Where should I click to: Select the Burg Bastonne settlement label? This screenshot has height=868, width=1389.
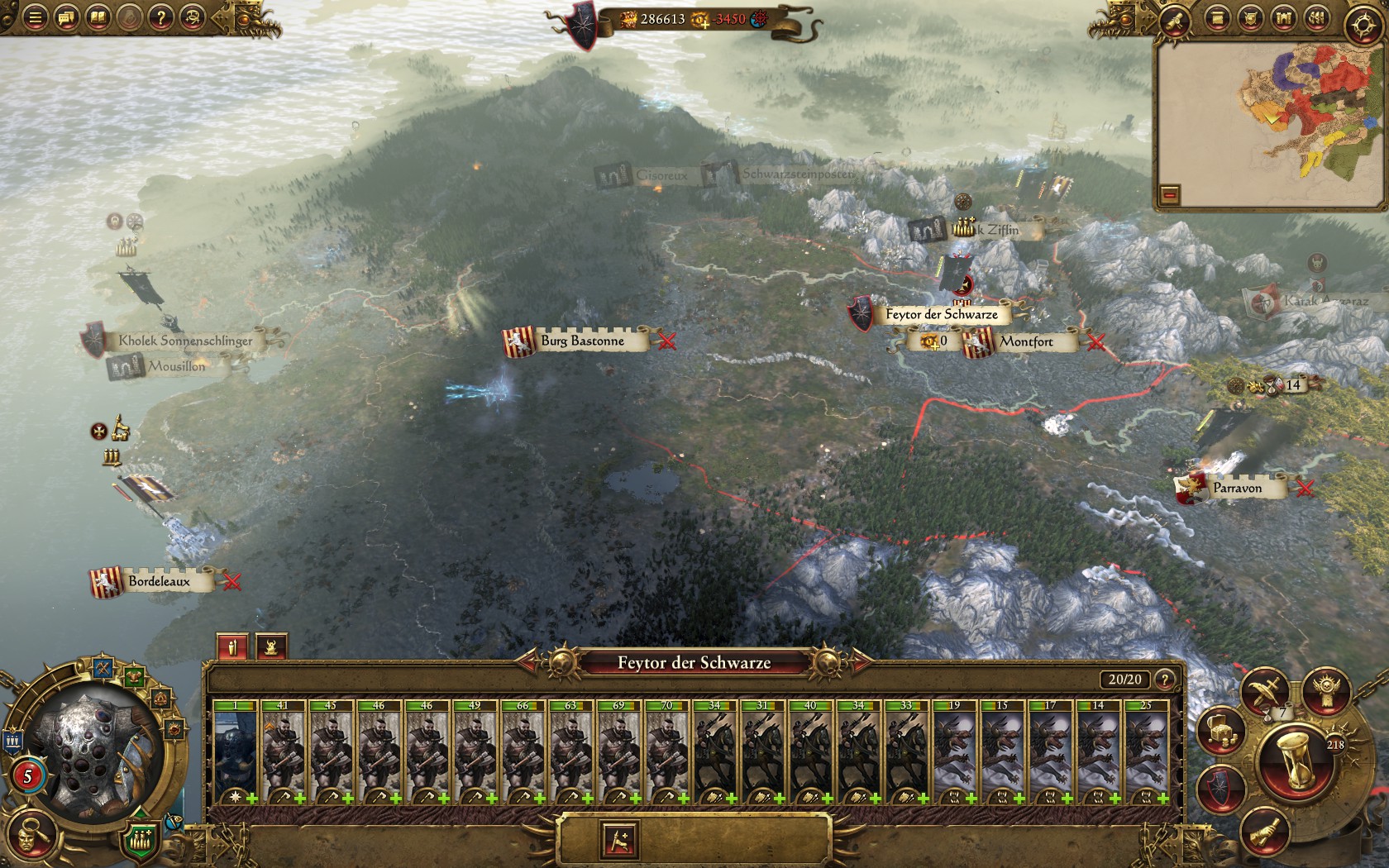582,341
